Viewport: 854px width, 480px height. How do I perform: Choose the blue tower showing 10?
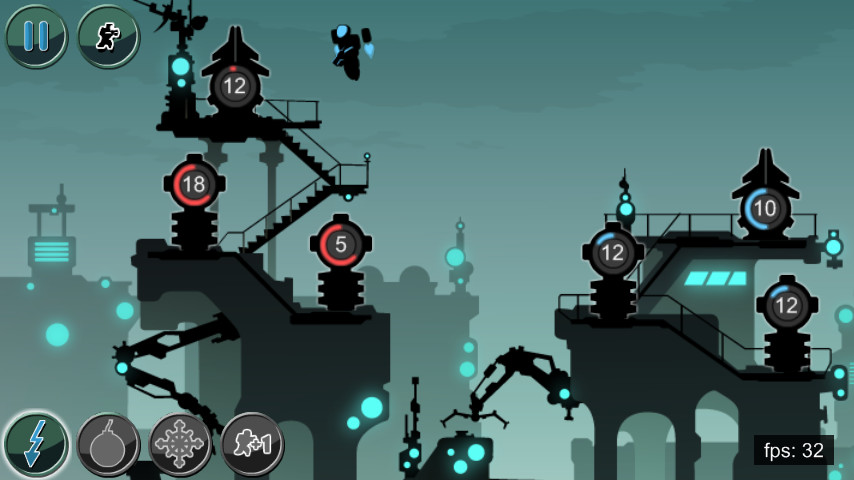pos(765,208)
